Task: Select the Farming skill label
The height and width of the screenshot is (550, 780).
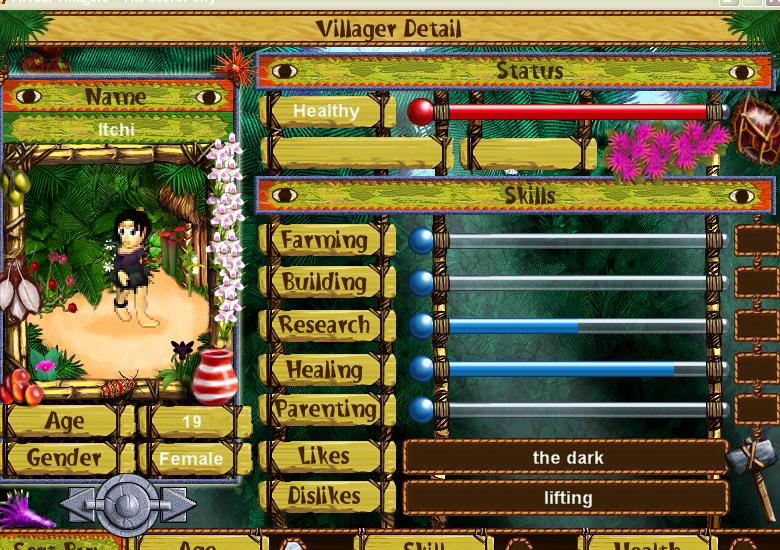Action: pos(323,240)
